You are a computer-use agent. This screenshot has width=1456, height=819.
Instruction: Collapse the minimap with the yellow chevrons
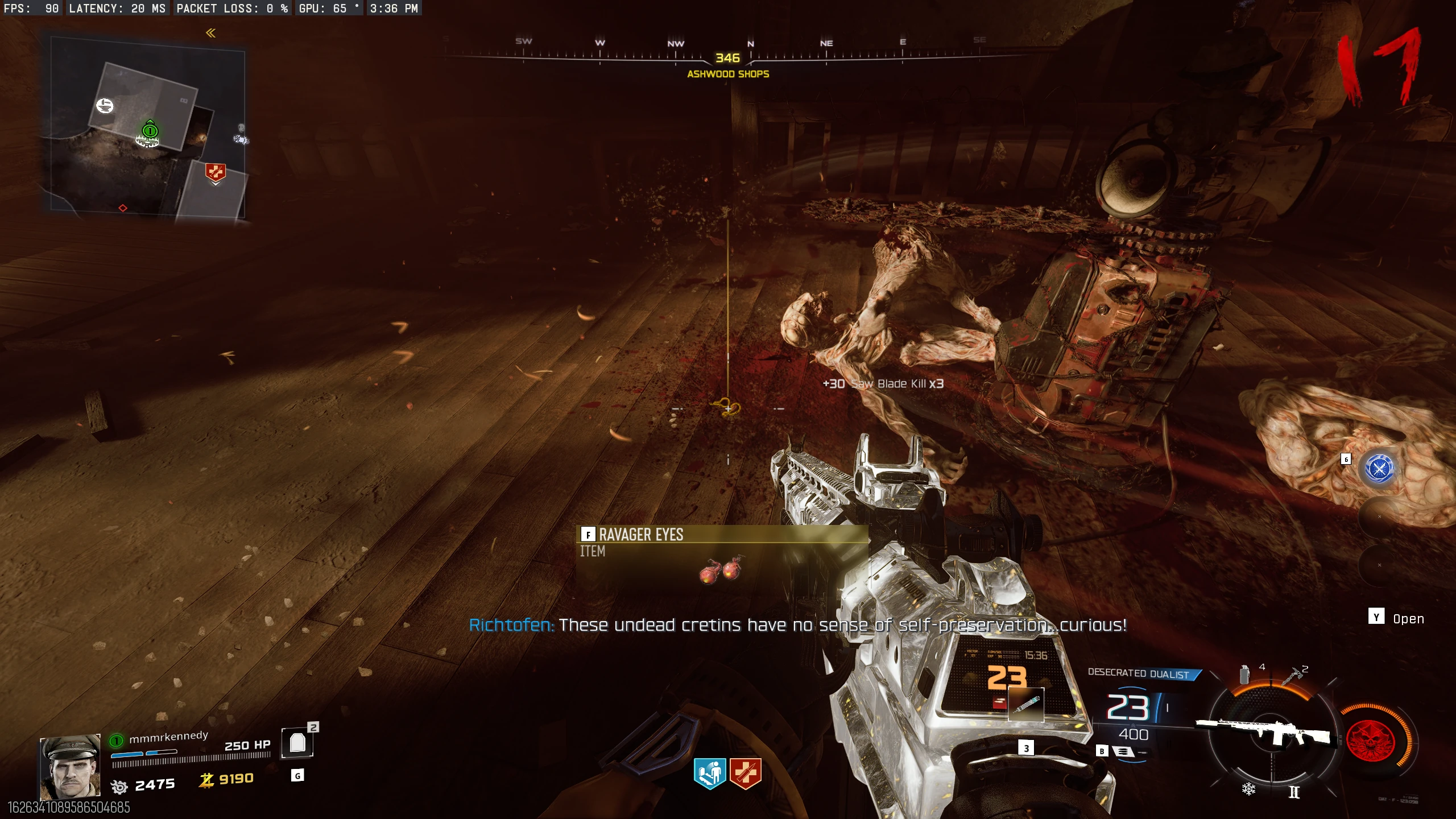tap(210, 33)
